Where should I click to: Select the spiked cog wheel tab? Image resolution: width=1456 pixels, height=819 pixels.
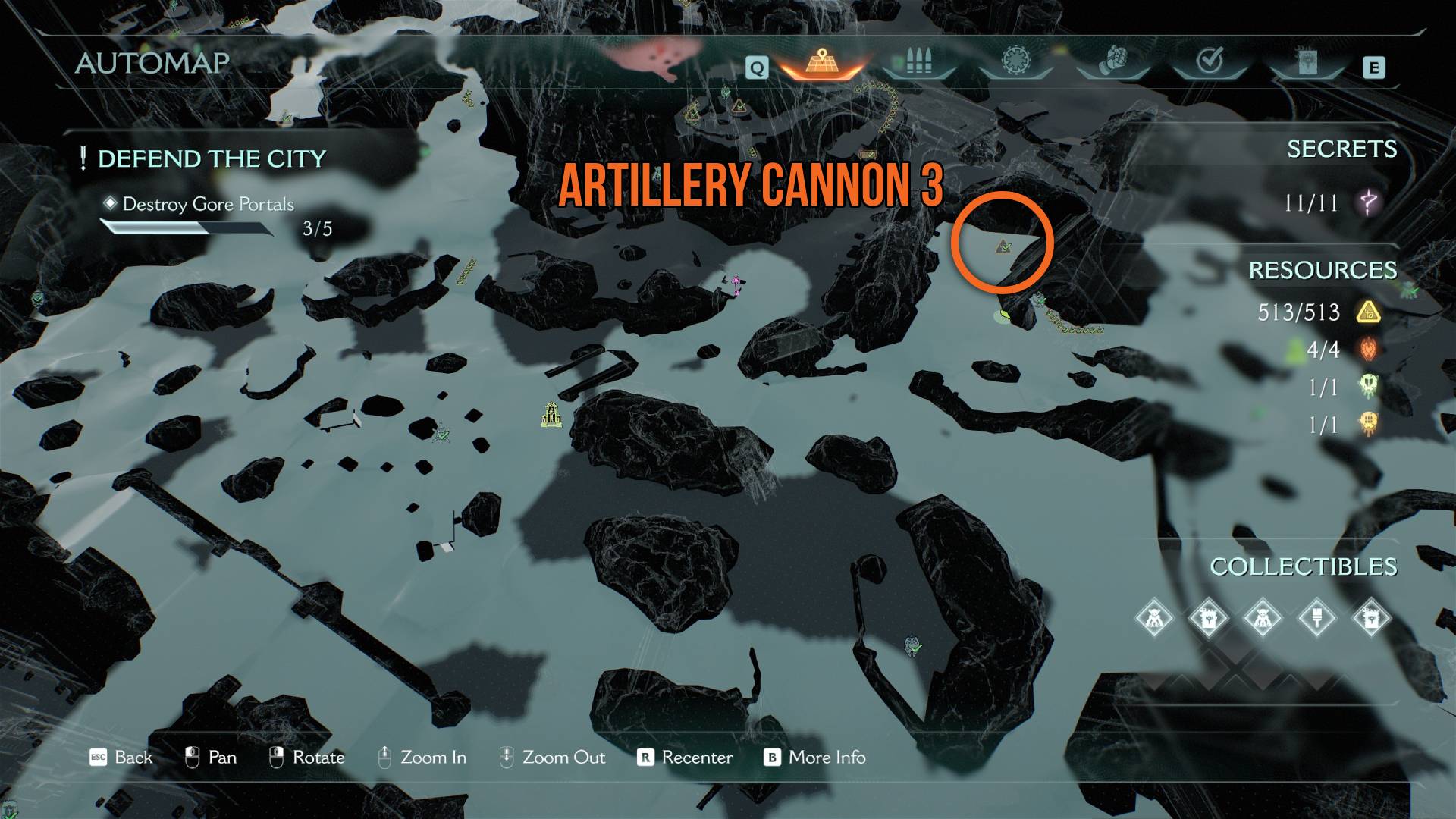(x=1015, y=61)
